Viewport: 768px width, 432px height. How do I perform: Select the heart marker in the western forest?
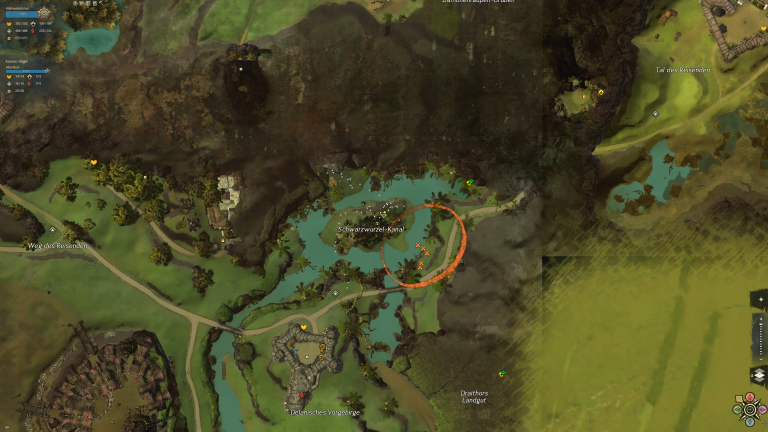click(94, 162)
